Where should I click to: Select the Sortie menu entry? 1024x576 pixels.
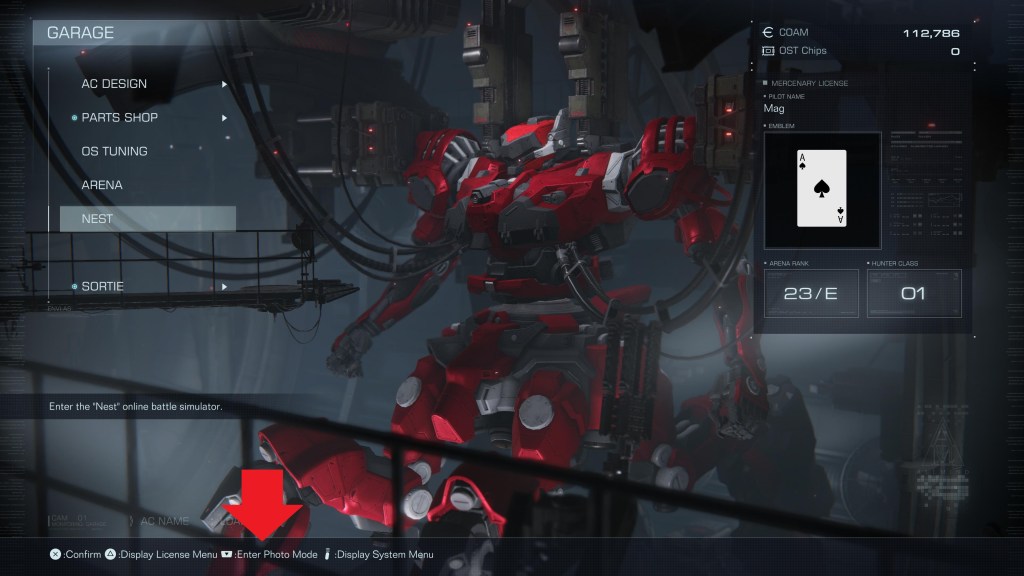[x=102, y=287]
